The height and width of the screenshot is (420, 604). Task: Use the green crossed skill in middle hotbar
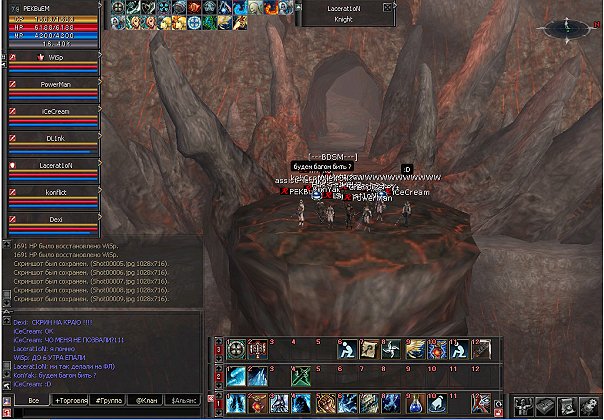[x=300, y=376]
